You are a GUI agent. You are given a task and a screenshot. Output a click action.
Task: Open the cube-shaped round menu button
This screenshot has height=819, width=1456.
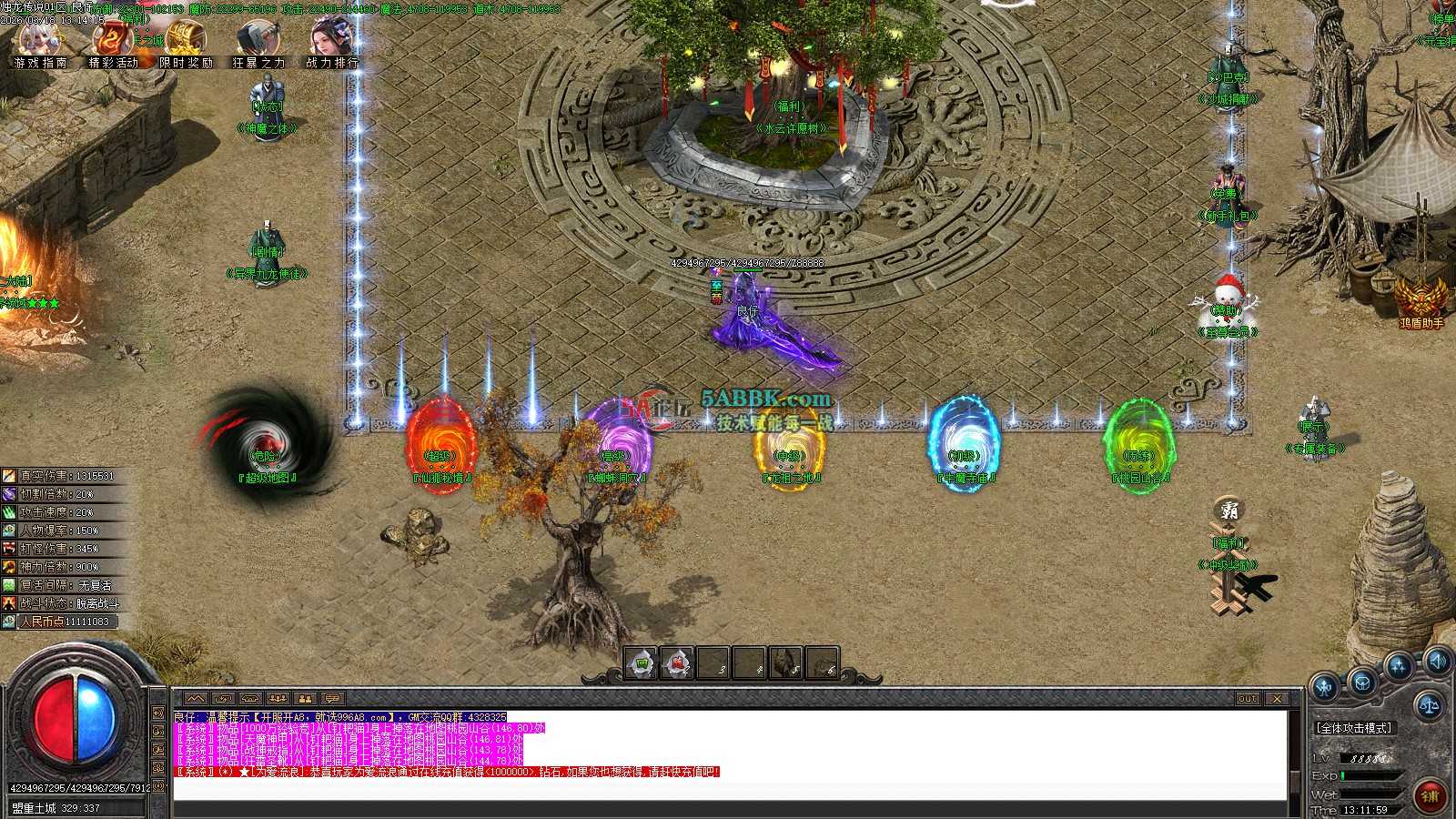(1361, 682)
